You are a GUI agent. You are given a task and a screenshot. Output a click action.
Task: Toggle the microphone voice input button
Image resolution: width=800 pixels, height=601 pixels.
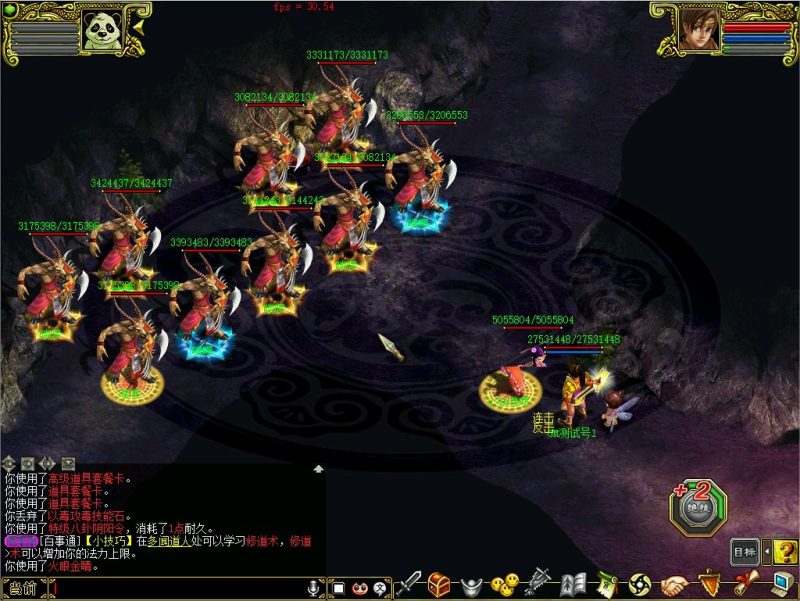[313, 587]
